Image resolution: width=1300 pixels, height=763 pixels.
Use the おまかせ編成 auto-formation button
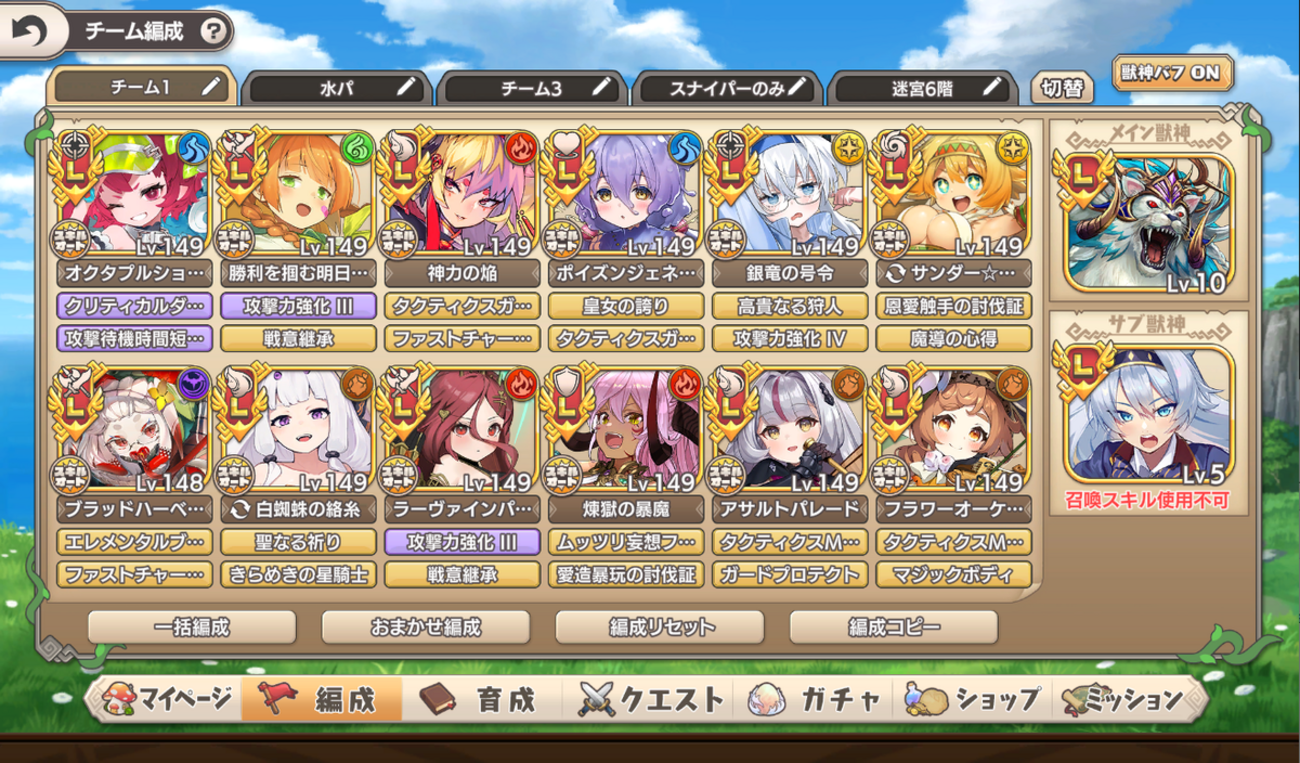[426, 627]
